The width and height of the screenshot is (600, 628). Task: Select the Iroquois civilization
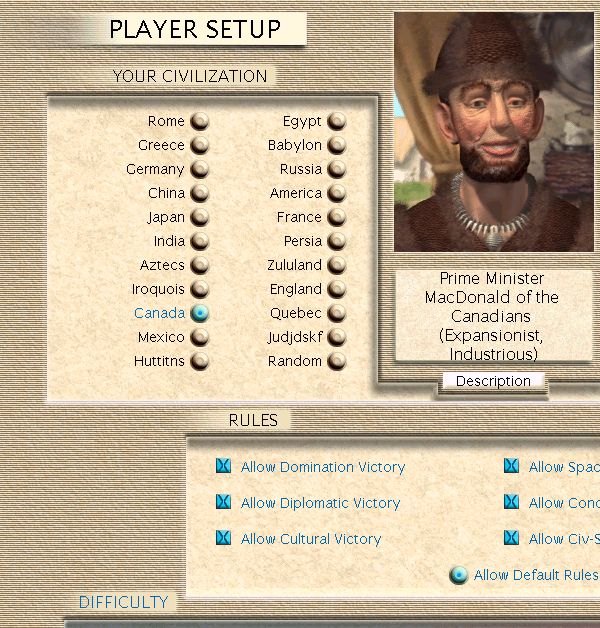200,290
